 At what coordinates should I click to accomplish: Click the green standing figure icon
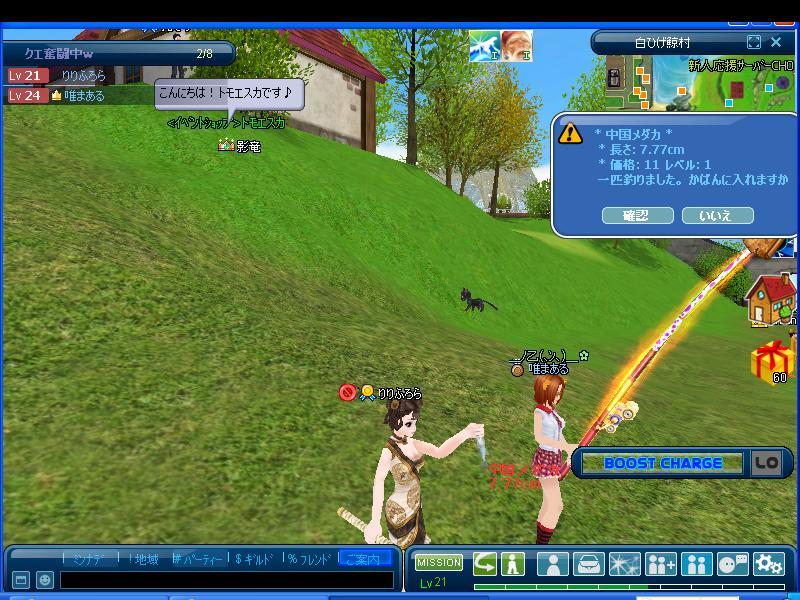pyautogui.click(x=513, y=563)
